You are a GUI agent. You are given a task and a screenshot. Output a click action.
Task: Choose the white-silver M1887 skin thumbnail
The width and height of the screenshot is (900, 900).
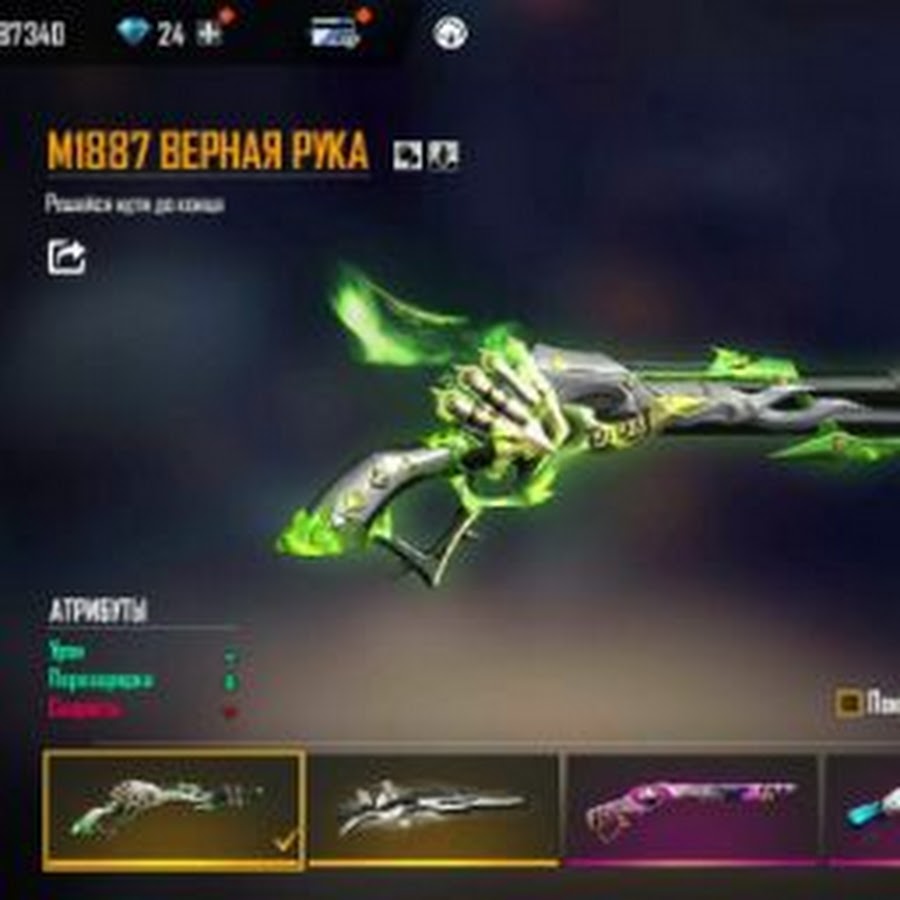point(433,808)
